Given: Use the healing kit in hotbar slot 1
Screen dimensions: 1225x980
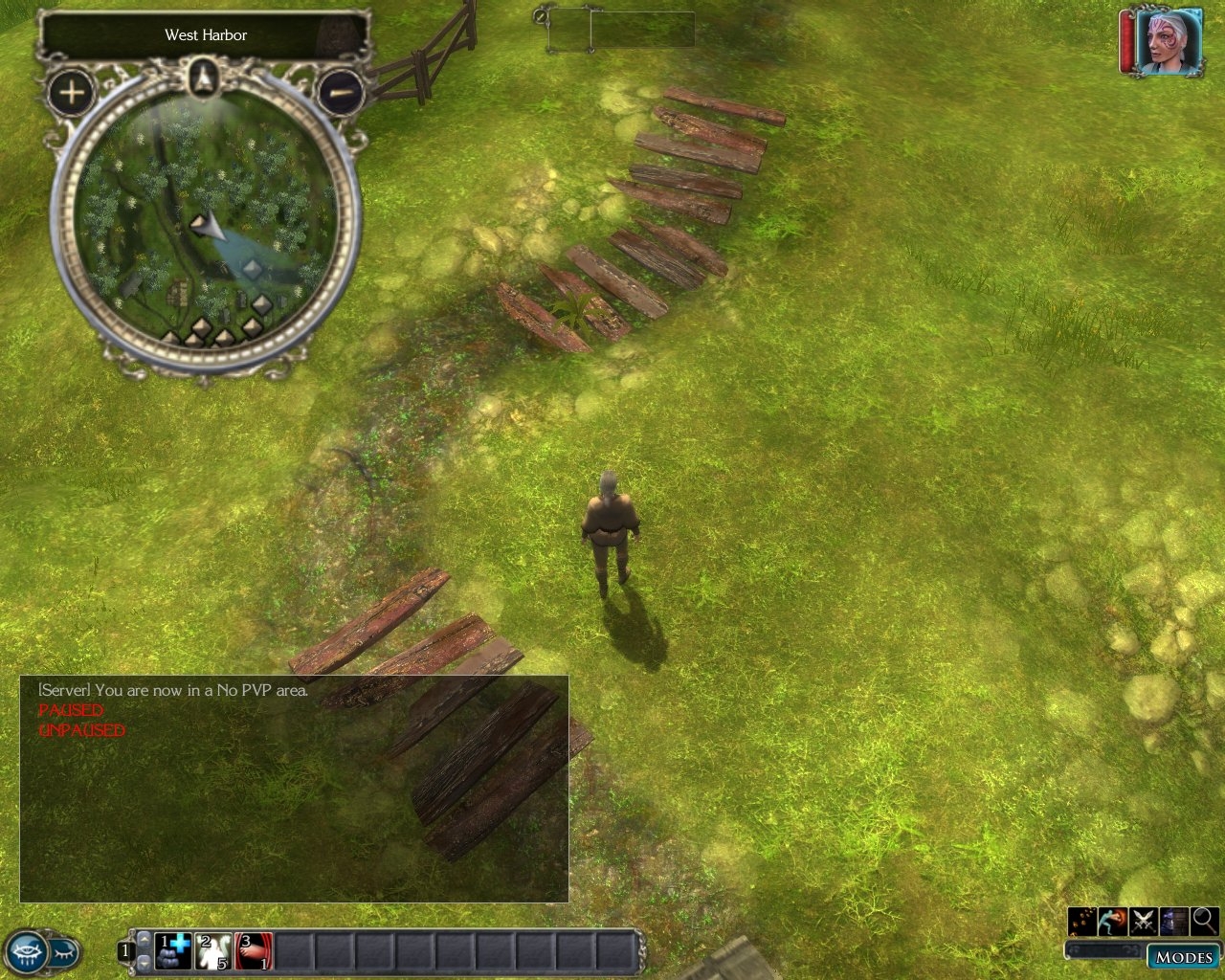Looking at the screenshot, I should click(173, 951).
